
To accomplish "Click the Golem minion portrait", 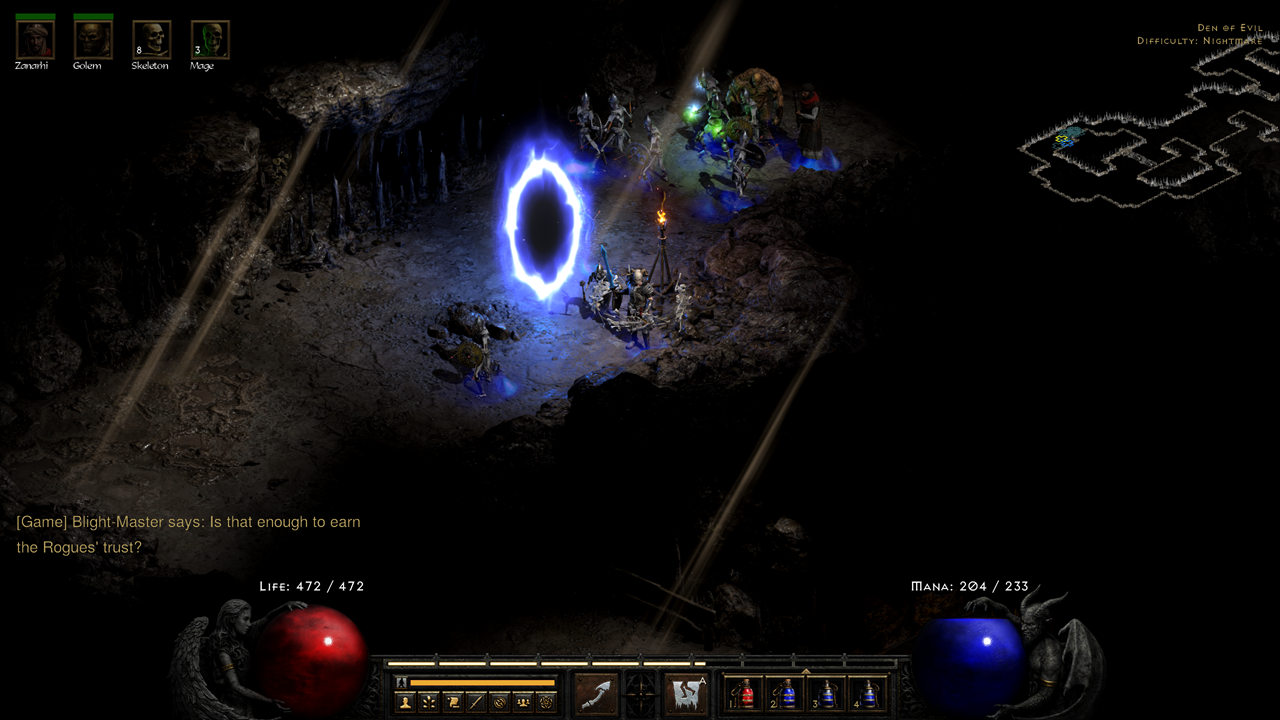I will point(93,40).
